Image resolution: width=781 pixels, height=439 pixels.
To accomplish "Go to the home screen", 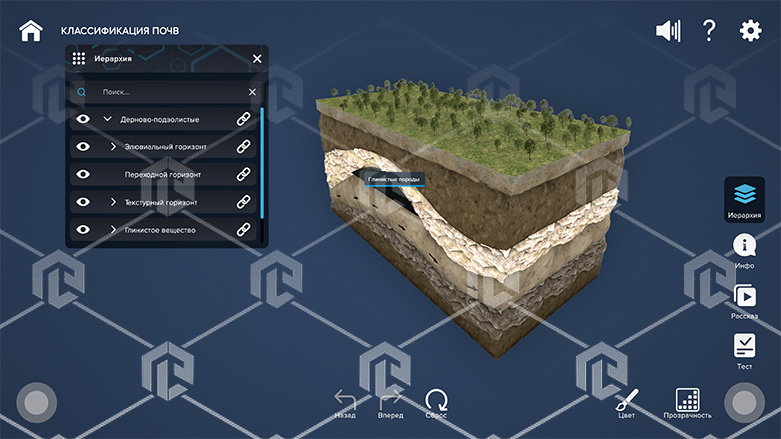I will click(x=31, y=30).
